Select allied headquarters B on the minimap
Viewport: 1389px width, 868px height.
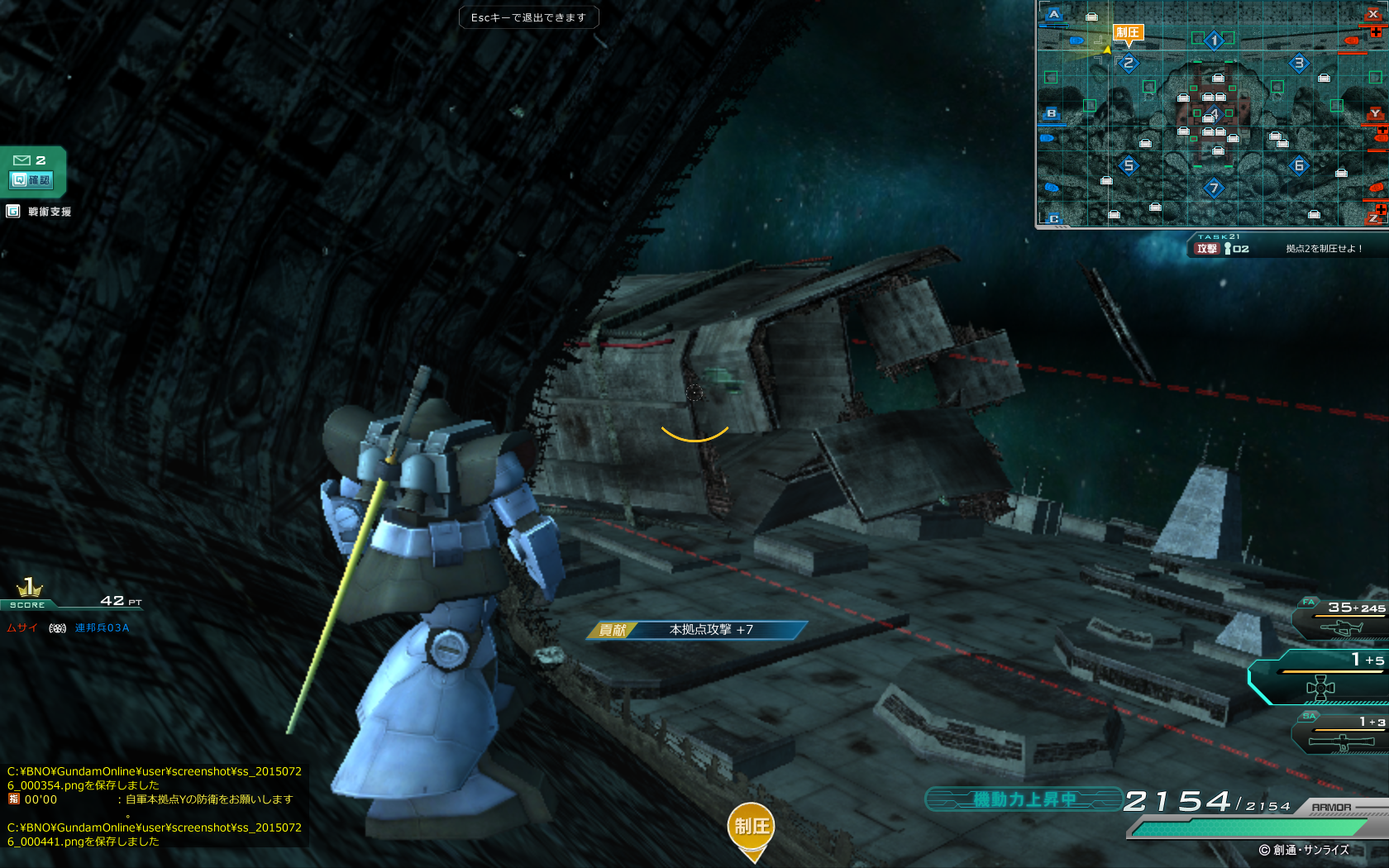coord(1051,113)
